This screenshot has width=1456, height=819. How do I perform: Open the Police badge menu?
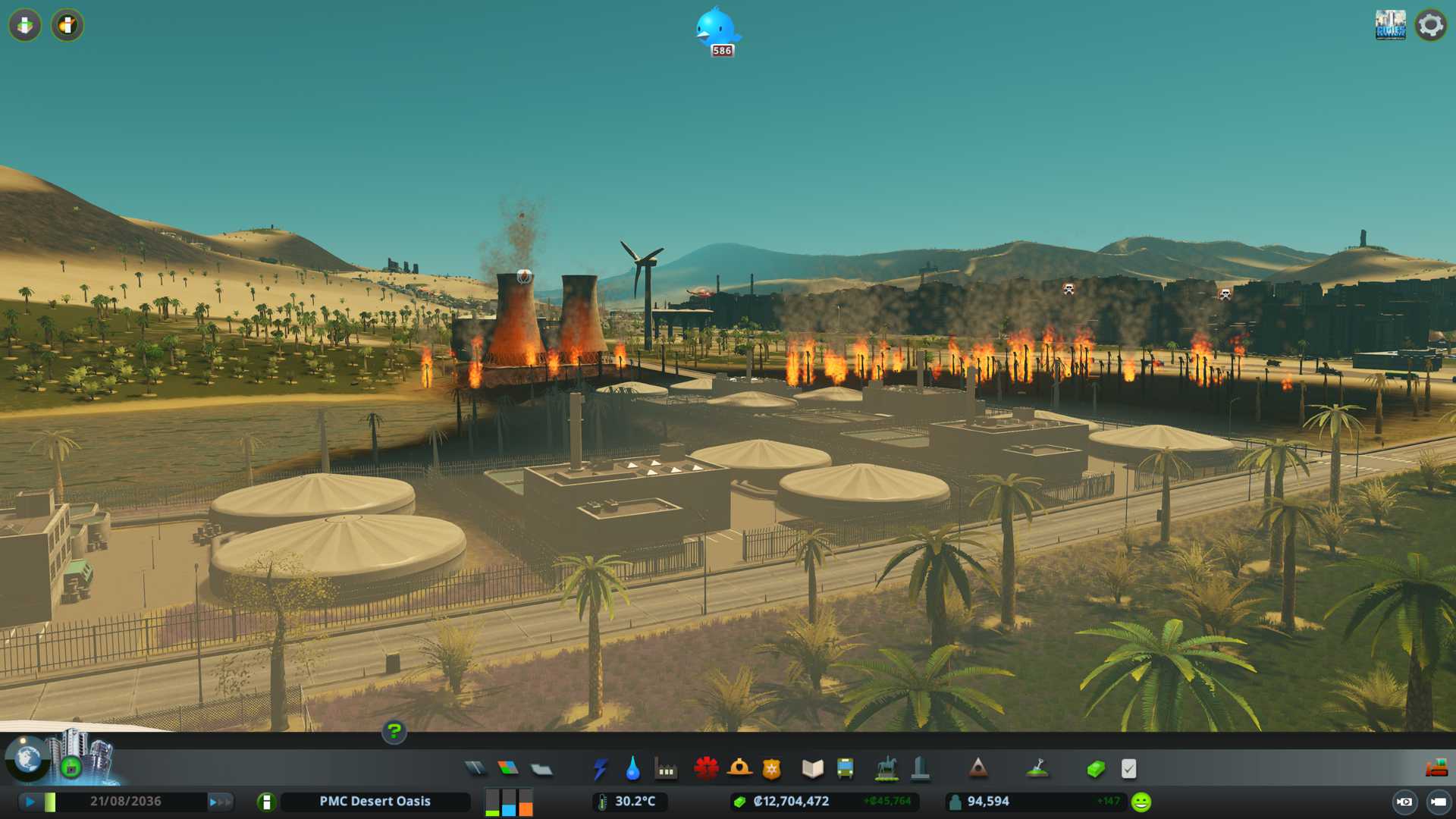tap(771, 769)
